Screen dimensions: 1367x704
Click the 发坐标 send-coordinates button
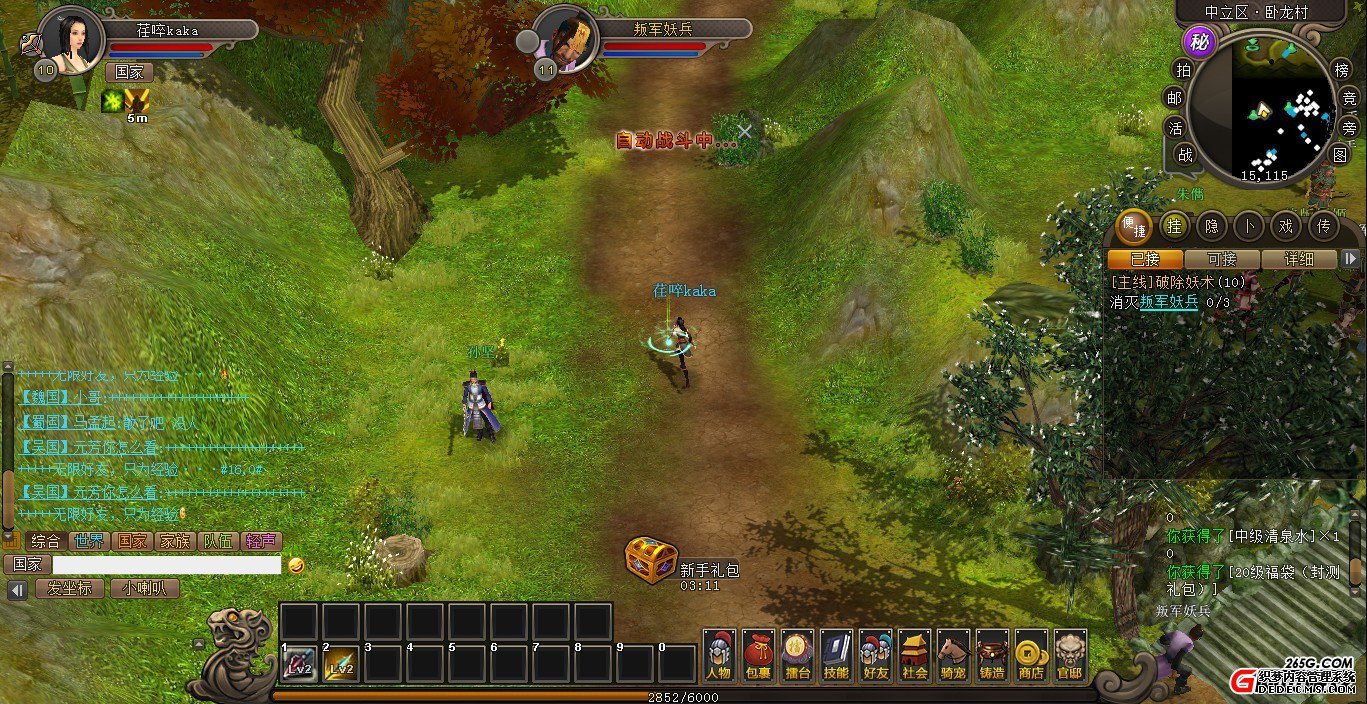(x=69, y=589)
